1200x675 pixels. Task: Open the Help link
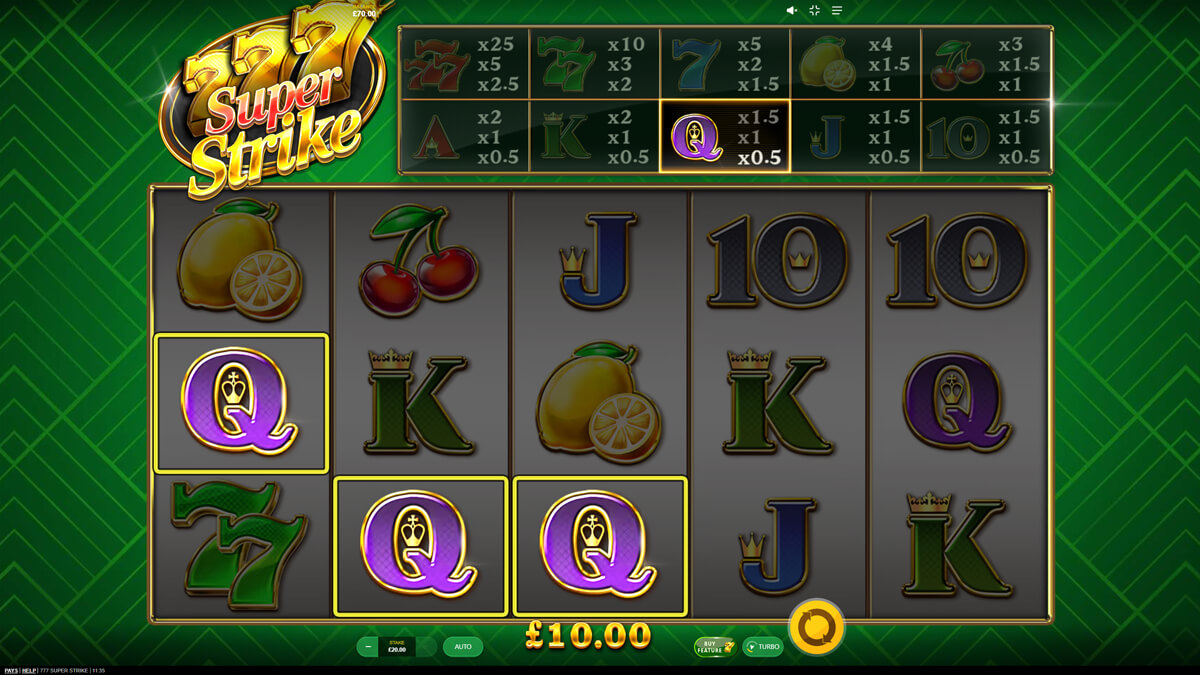[30, 670]
